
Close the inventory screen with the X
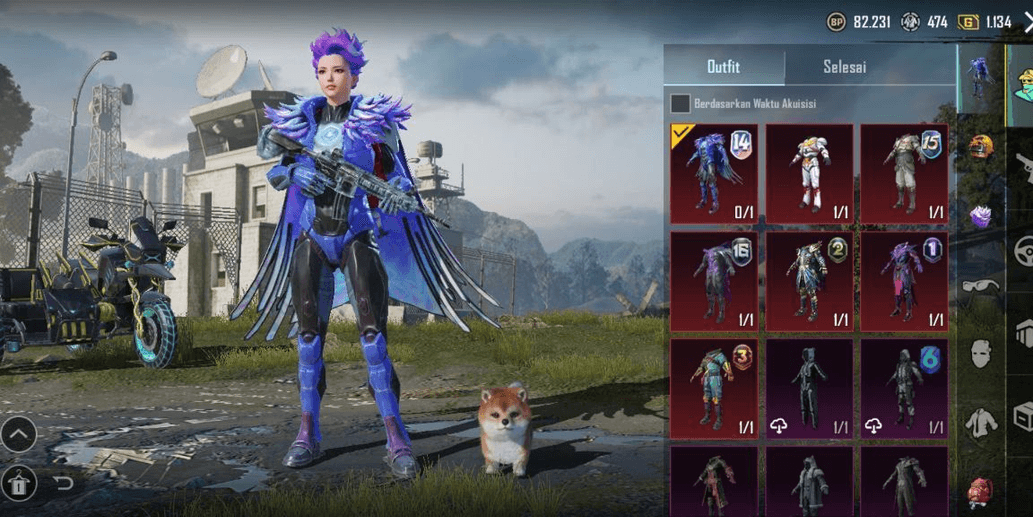tap(1027, 22)
